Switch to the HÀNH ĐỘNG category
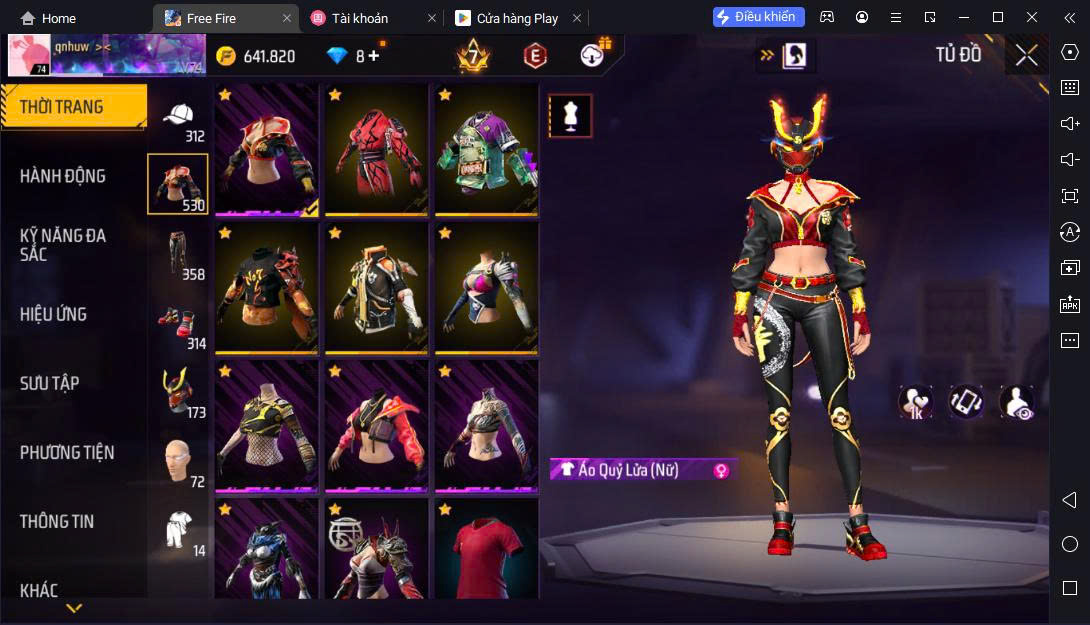Viewport: 1090px width, 625px height. [x=63, y=176]
